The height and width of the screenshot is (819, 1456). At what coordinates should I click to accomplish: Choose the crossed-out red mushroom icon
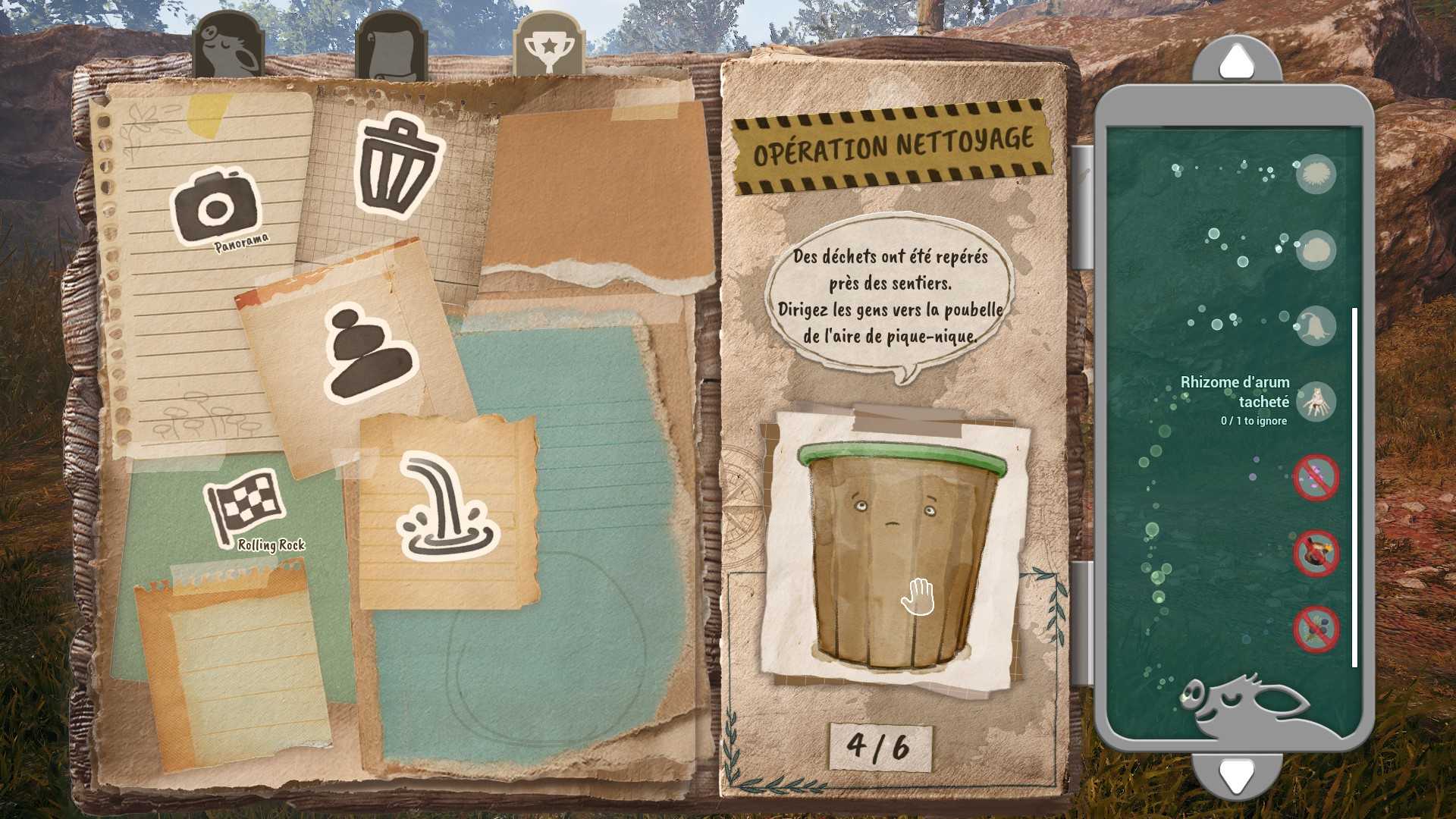(1316, 554)
